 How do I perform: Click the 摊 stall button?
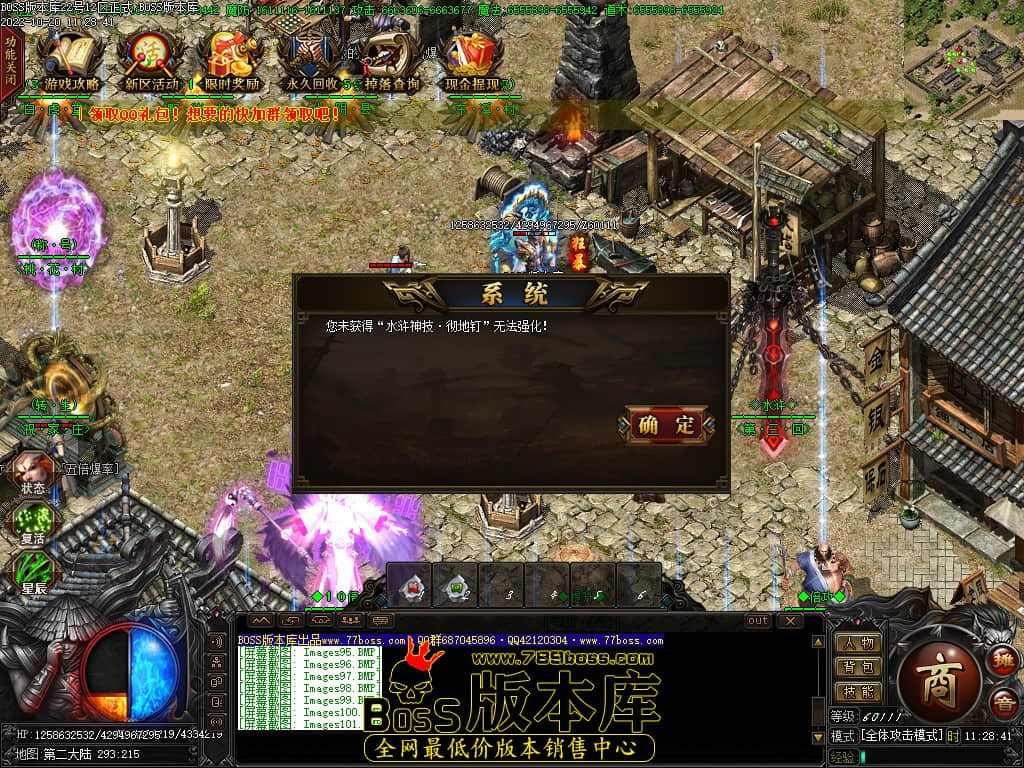pyautogui.click(x=1002, y=660)
